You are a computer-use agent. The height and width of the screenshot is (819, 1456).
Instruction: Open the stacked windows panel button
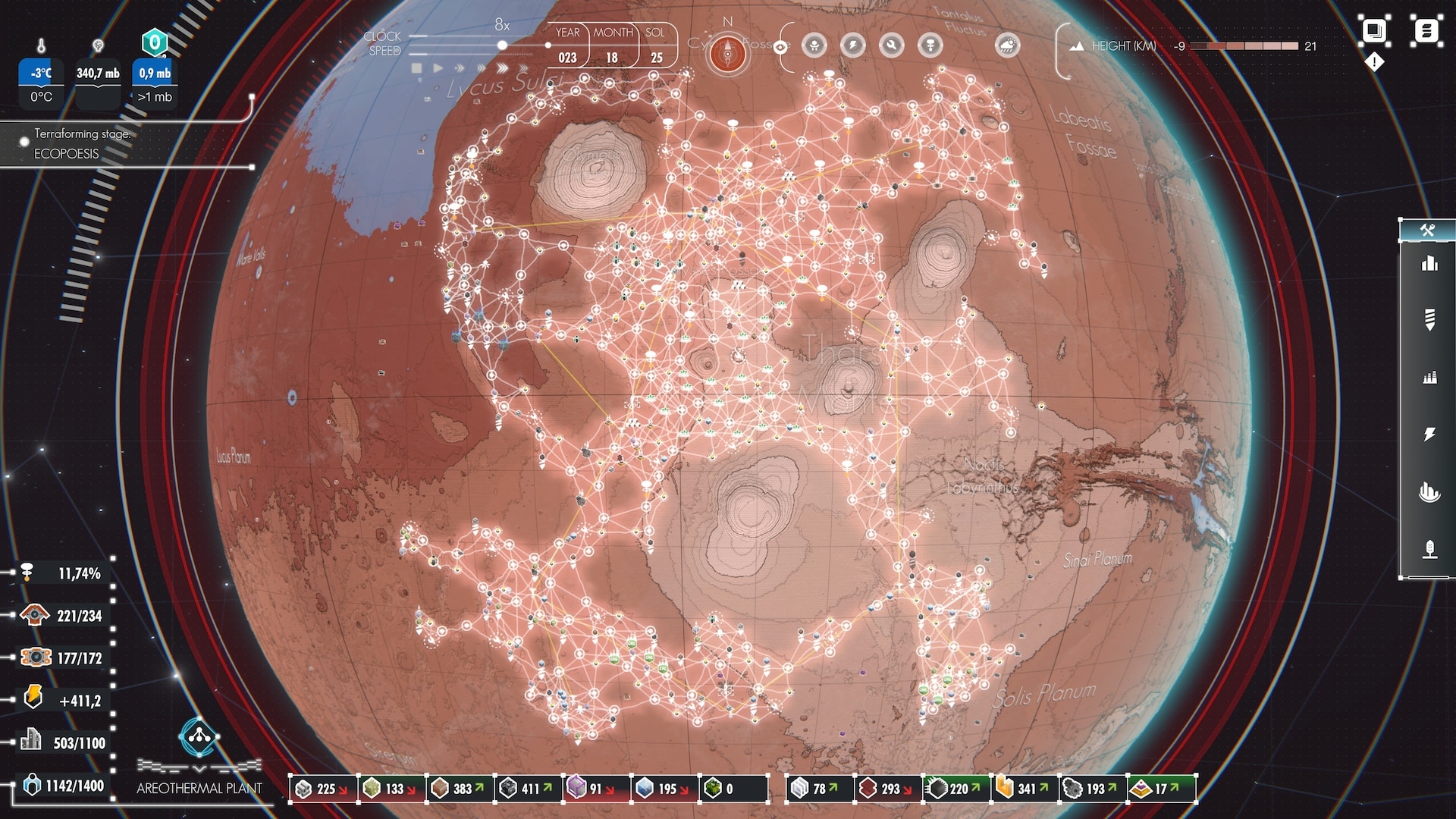pos(1374,31)
